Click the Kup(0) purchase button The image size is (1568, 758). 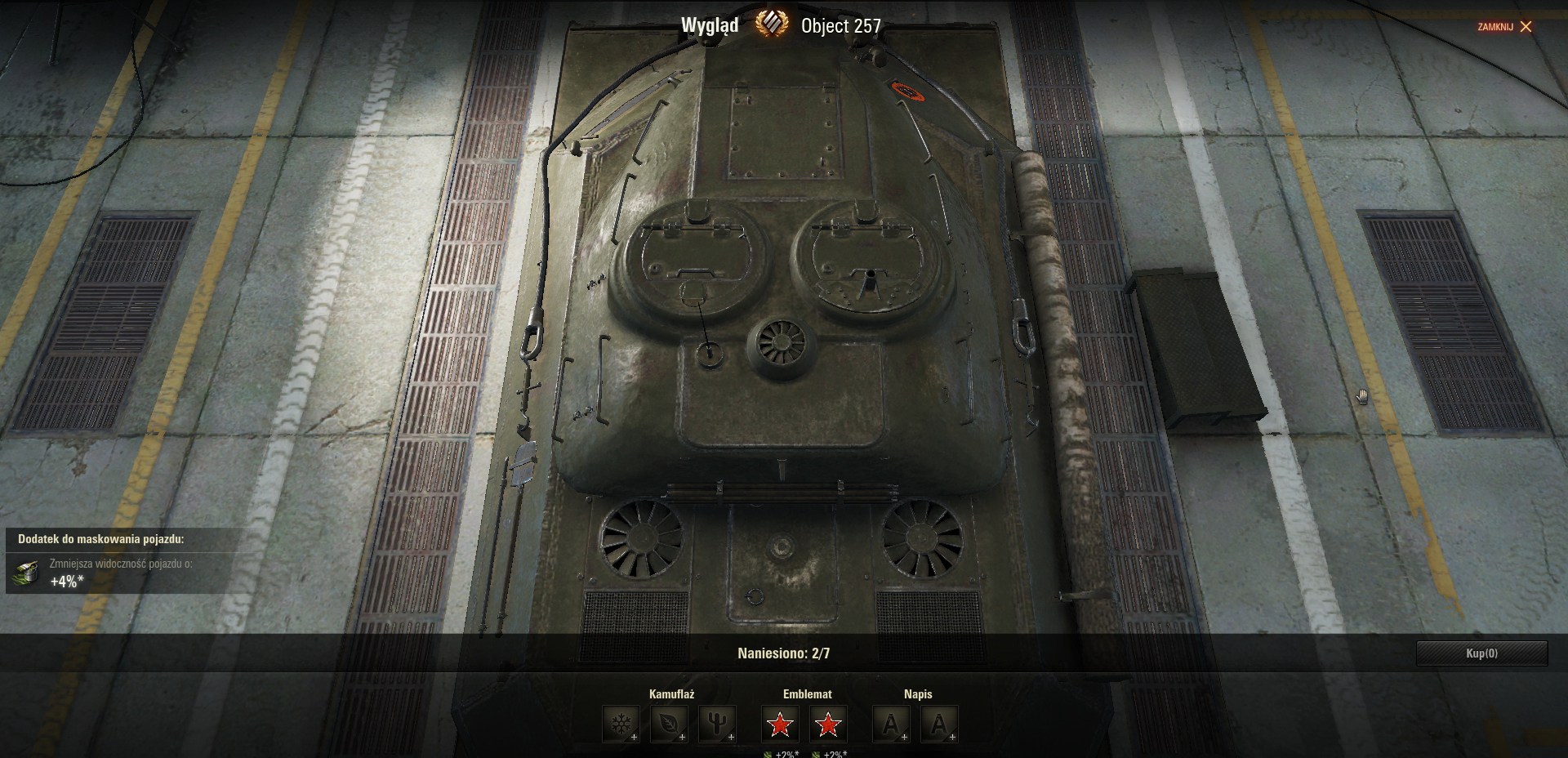pyautogui.click(x=1481, y=653)
